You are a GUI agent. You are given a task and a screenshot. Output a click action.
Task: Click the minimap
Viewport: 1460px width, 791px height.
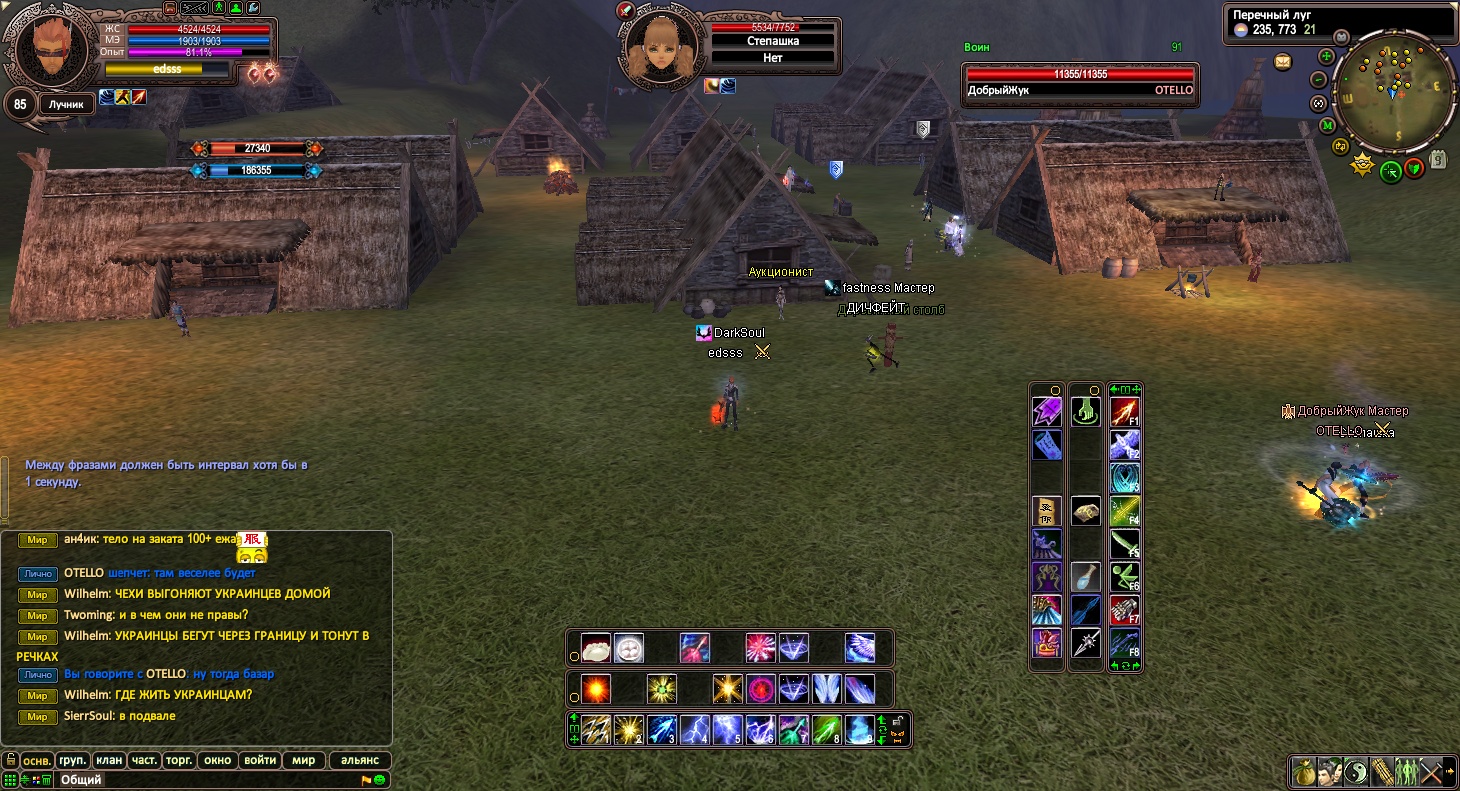pos(1393,97)
